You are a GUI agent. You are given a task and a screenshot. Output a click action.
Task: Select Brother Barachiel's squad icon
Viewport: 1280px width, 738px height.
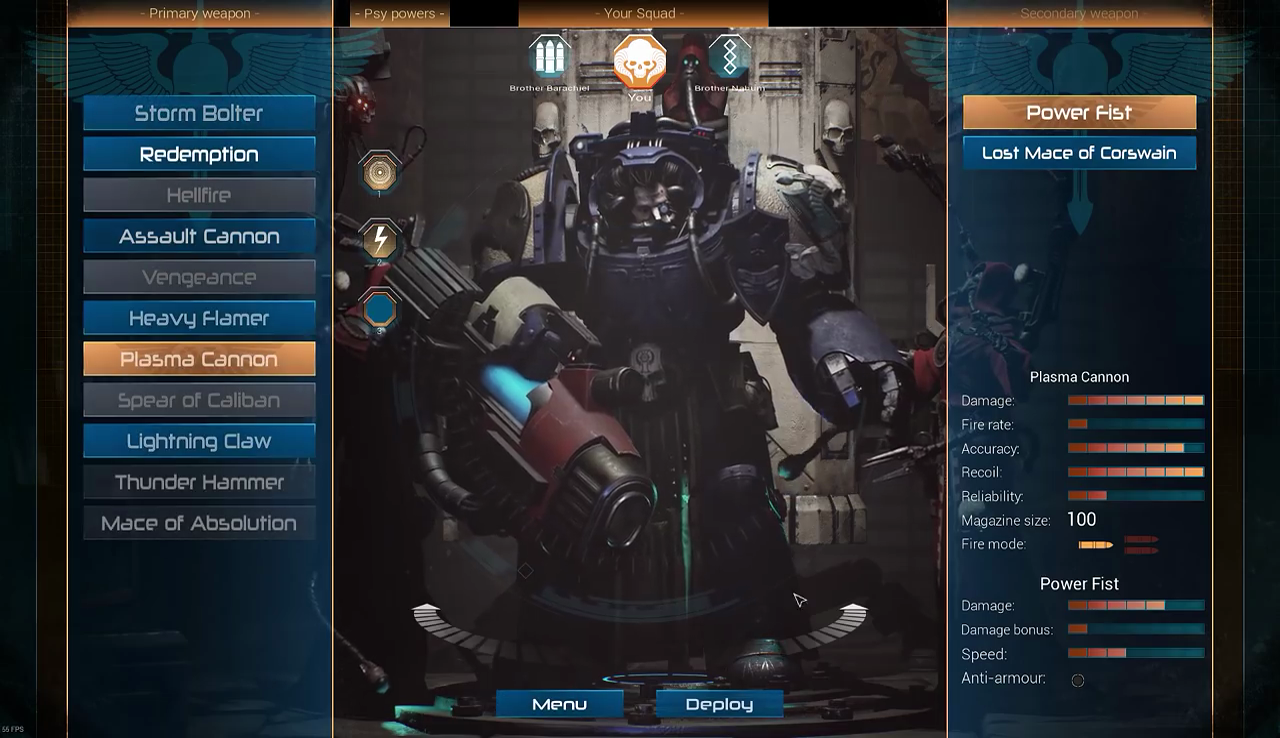[x=549, y=58]
